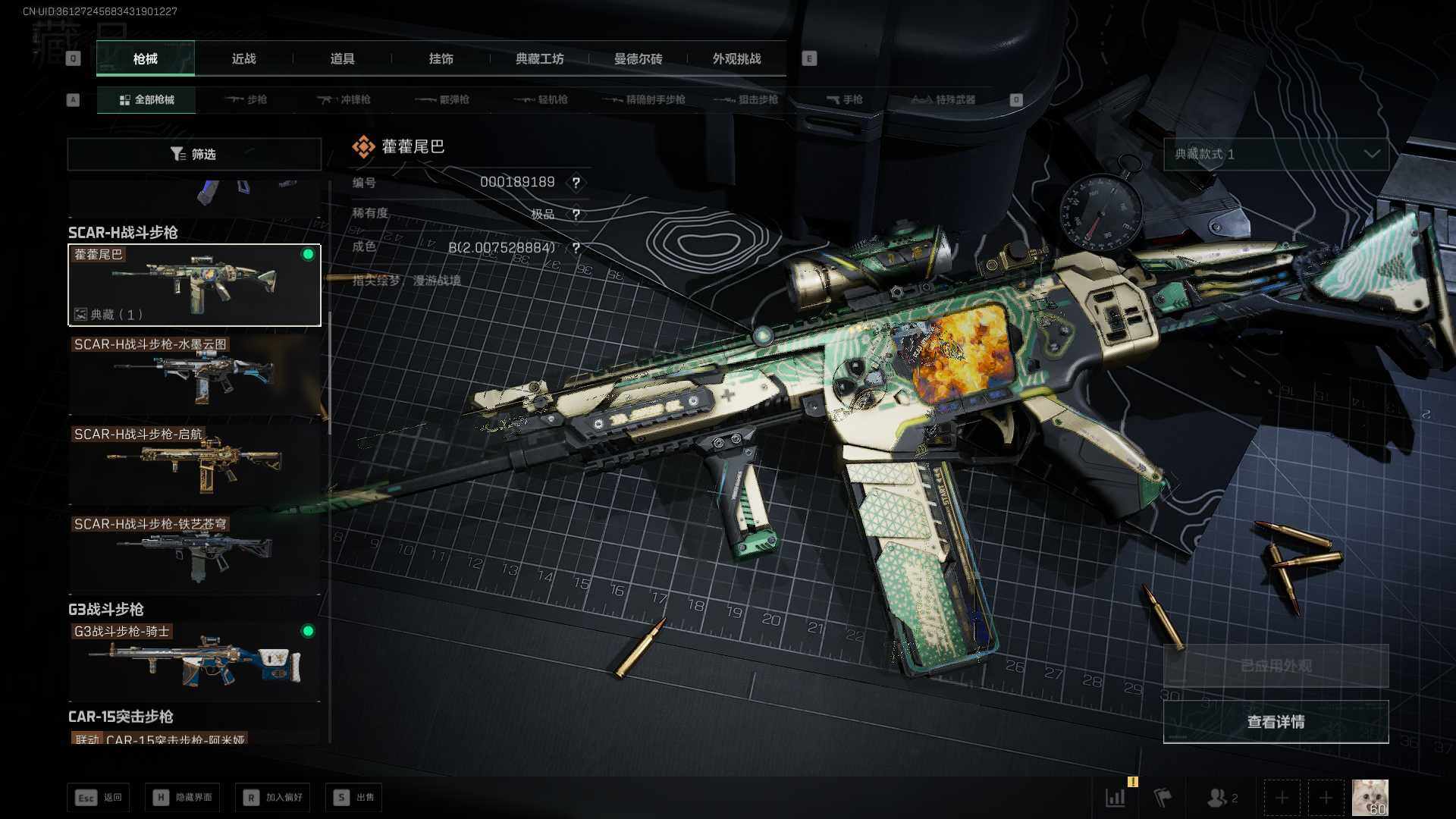Open the 道具 items tab
The width and height of the screenshot is (1456, 819).
(x=342, y=59)
